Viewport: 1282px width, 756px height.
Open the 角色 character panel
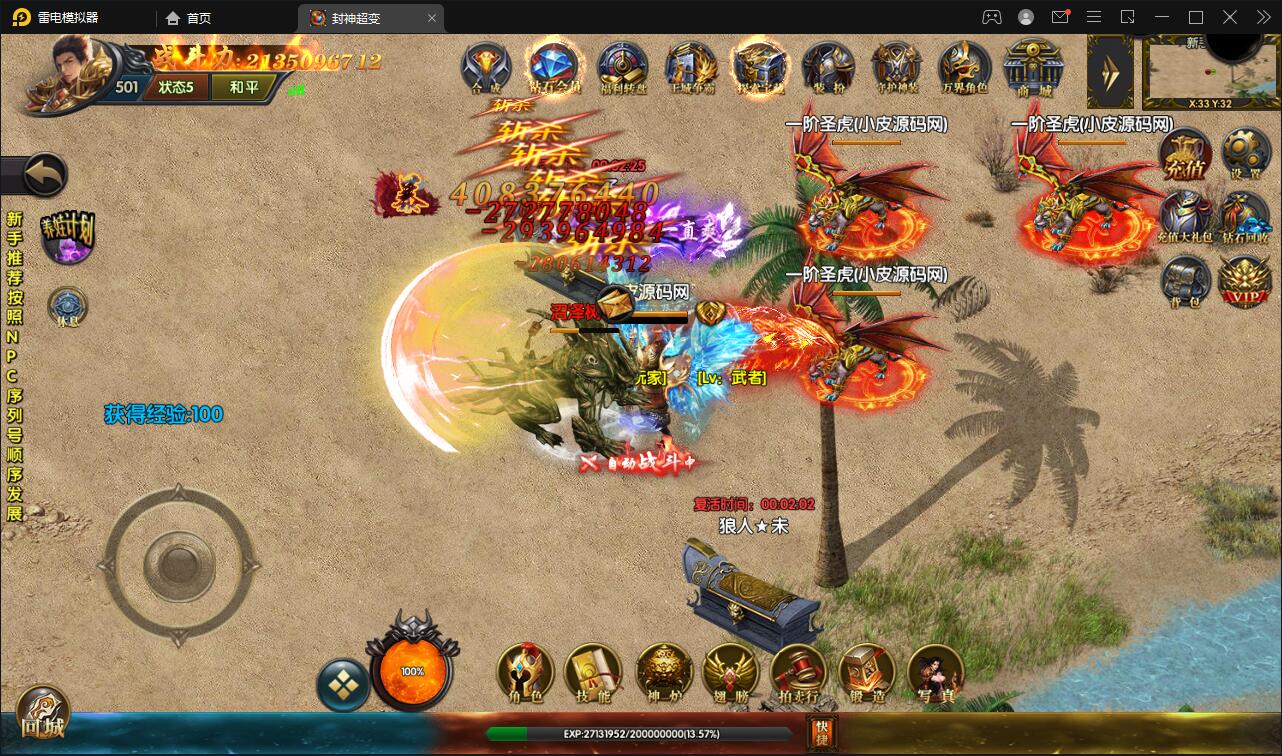[526, 672]
